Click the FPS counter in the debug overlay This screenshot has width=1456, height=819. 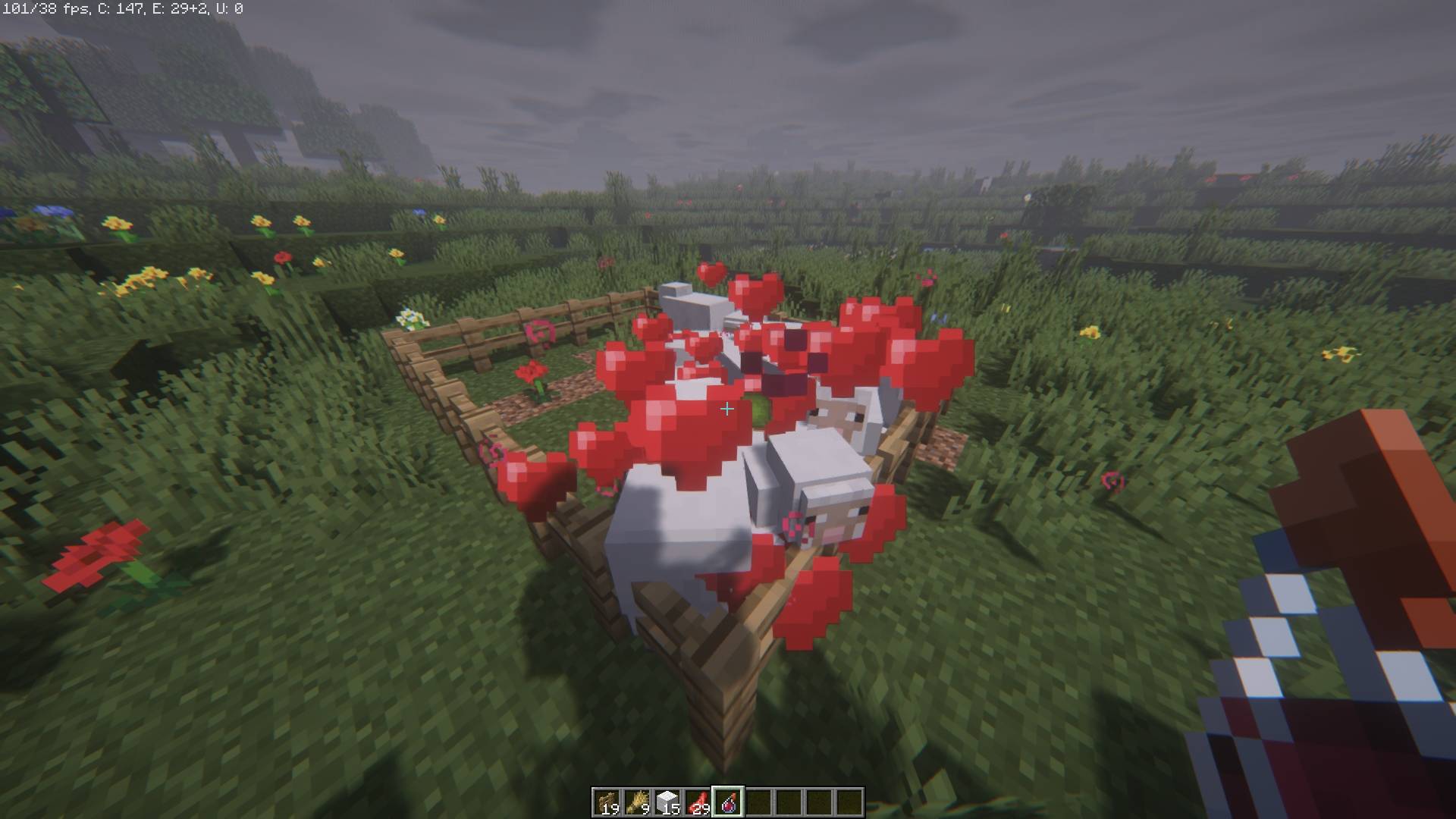[x=45, y=9]
